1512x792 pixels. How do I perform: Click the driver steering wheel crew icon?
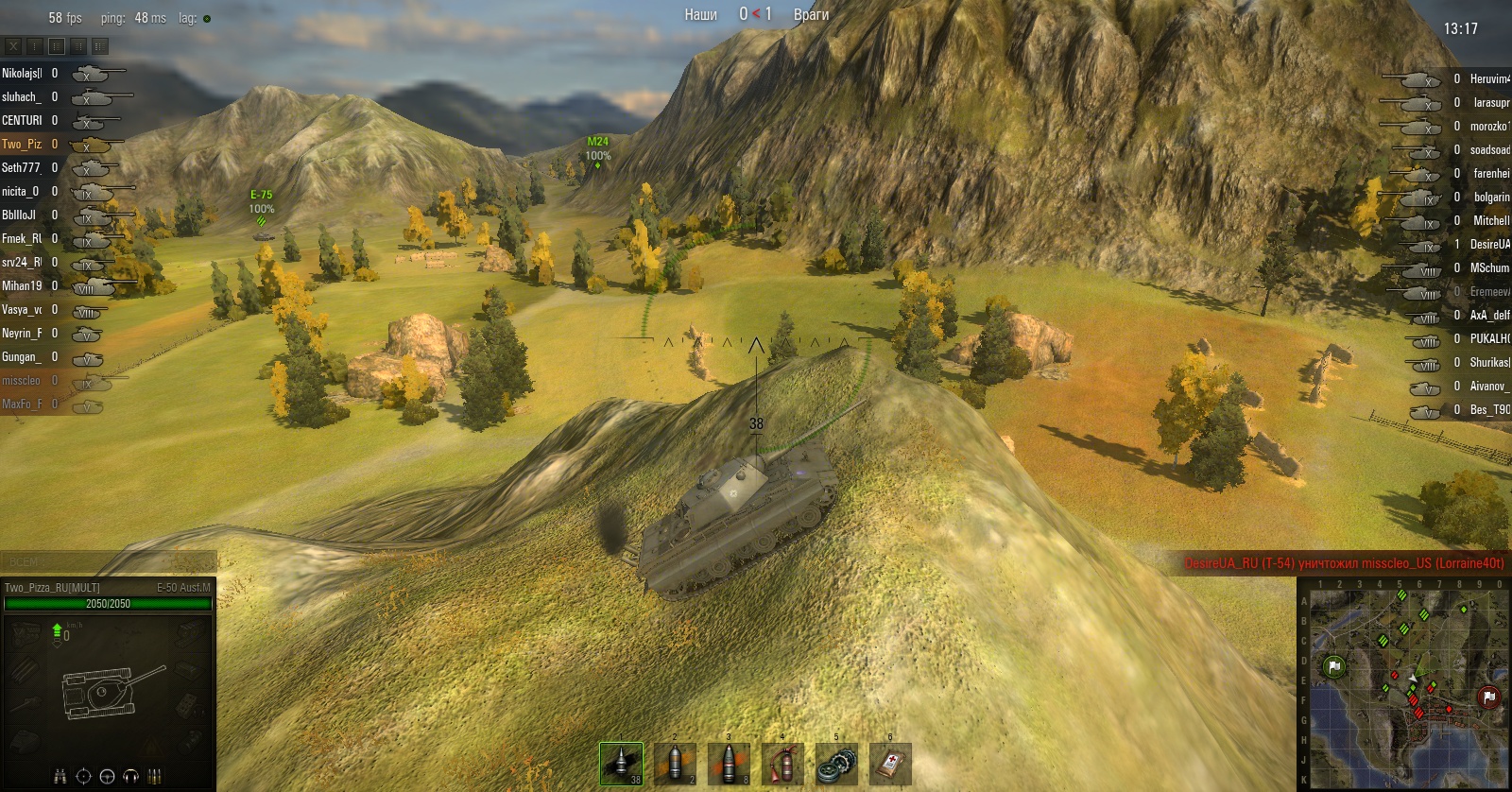click(107, 776)
